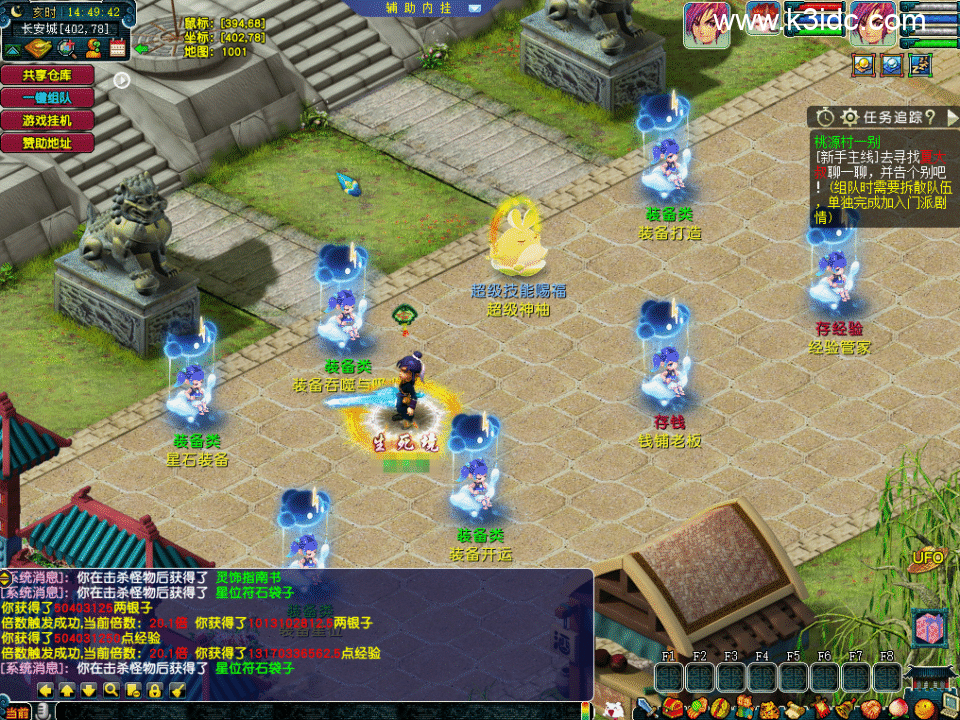Open the orange figure with question mark icon
Image resolution: width=960 pixels, height=720 pixels.
point(92,48)
